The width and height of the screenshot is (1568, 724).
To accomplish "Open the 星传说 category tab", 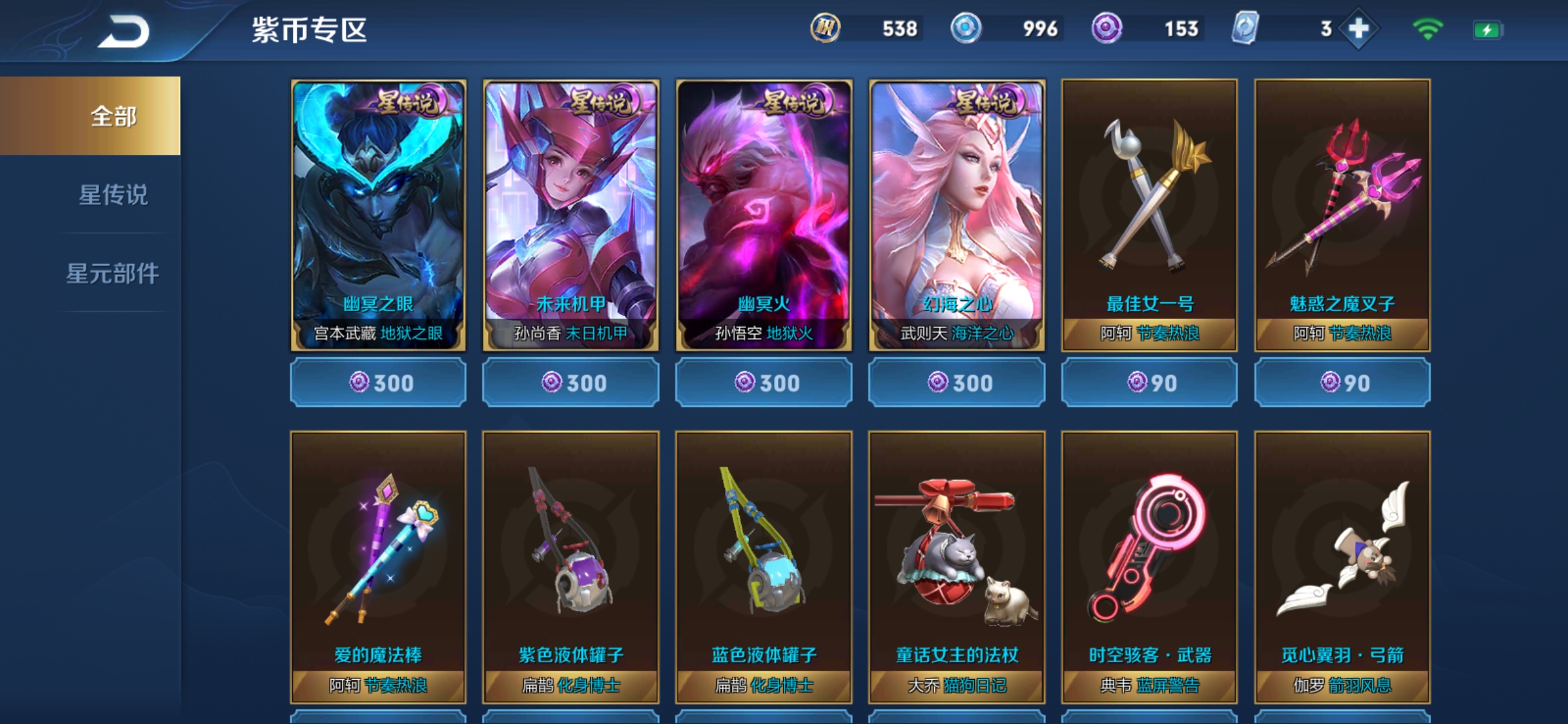I will click(x=113, y=195).
